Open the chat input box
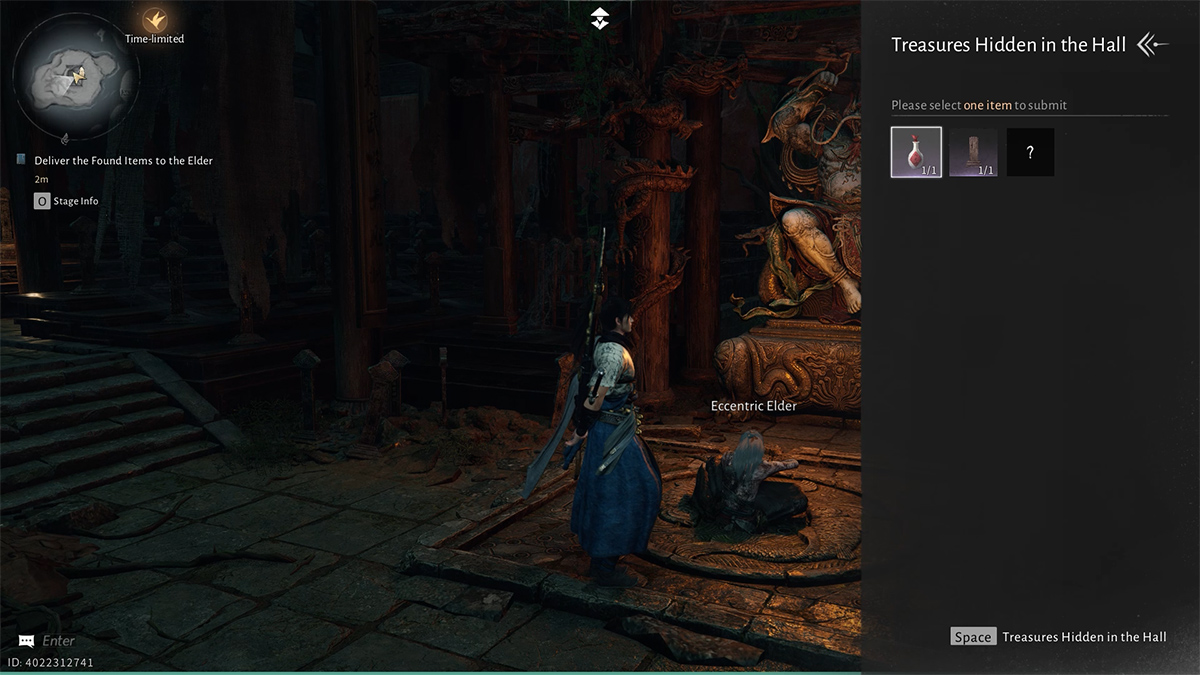The image size is (1200, 675). coord(58,640)
